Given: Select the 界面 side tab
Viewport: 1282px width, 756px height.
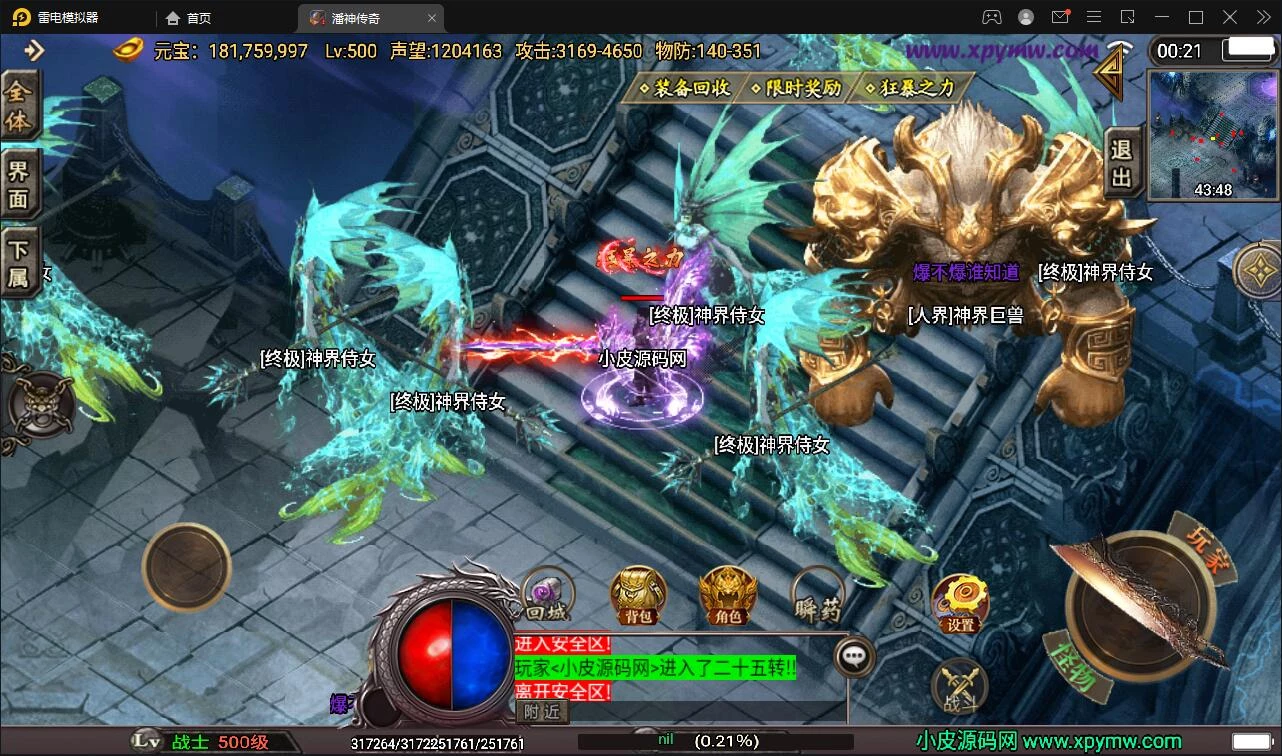Looking at the screenshot, I should (x=20, y=183).
